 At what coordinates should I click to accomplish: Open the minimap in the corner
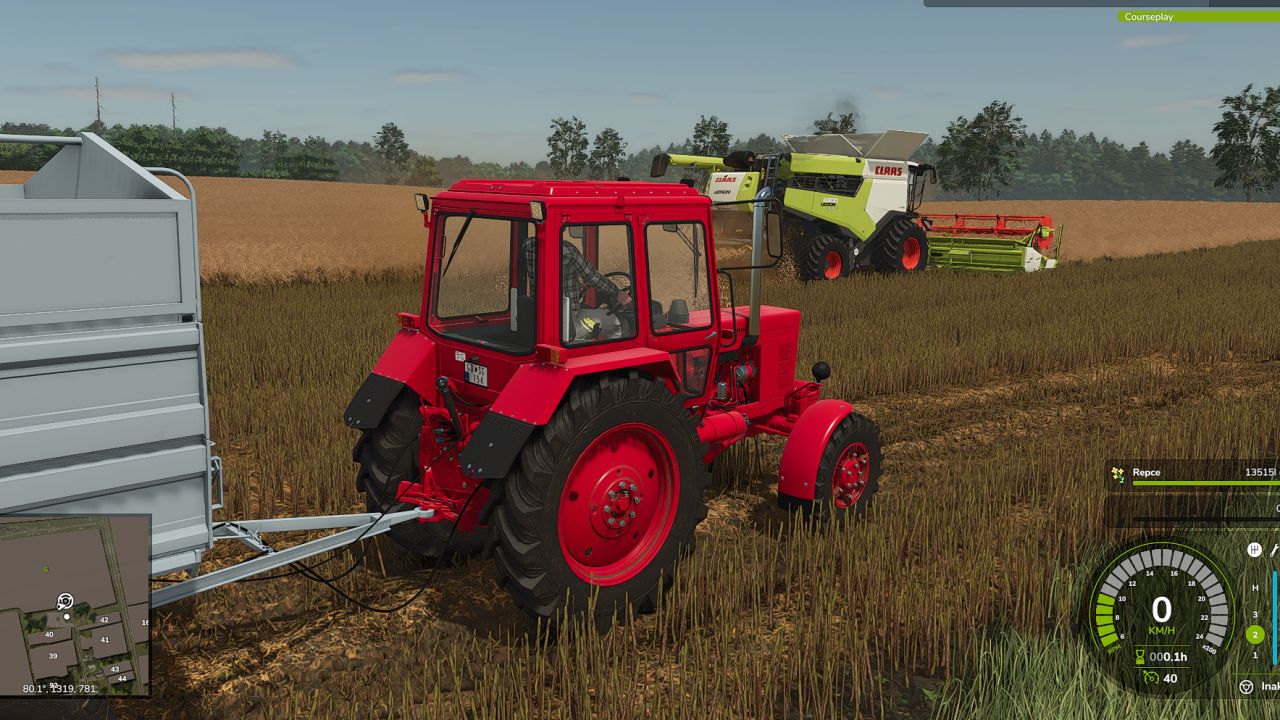click(x=75, y=604)
